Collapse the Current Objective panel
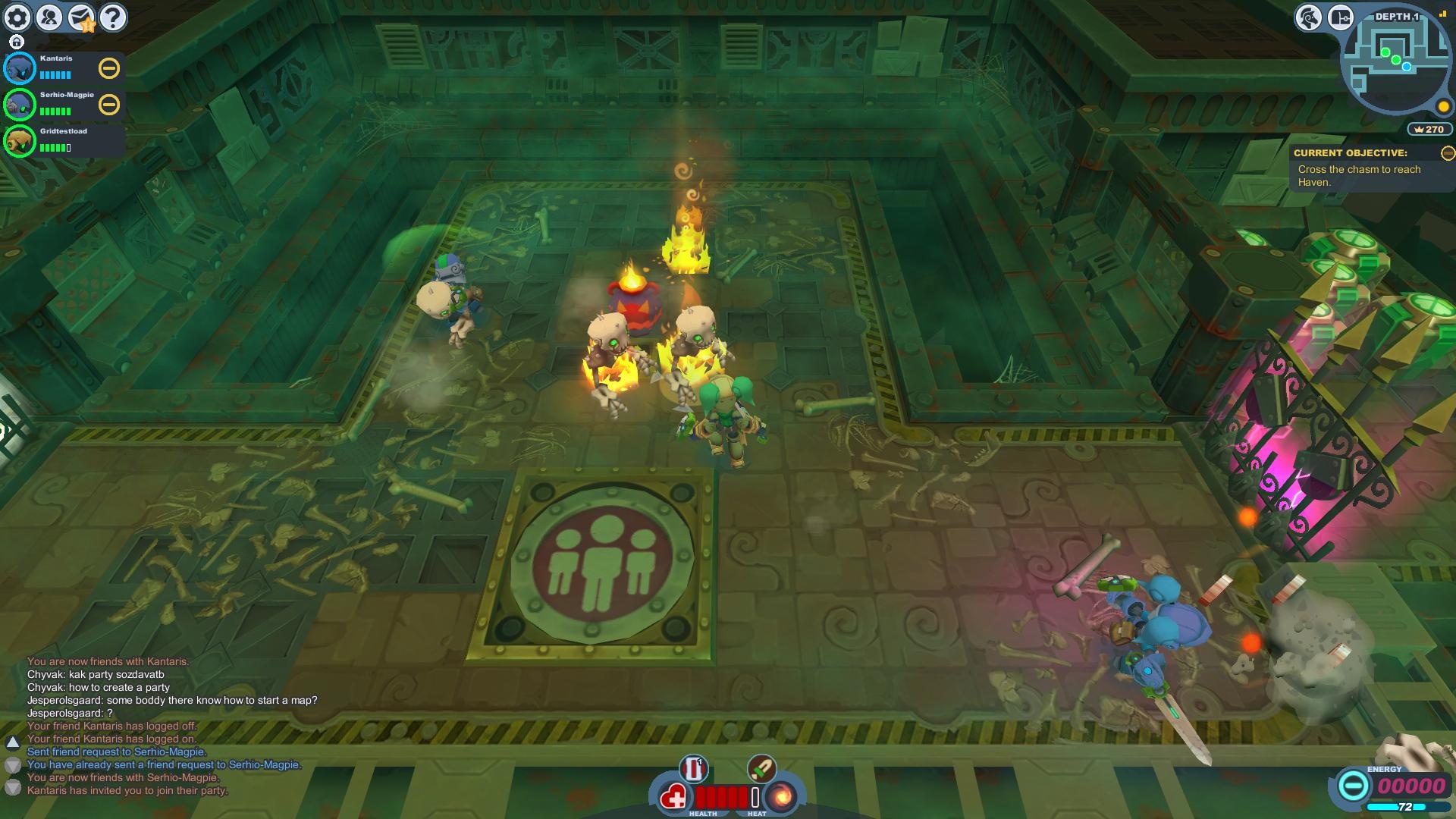Viewport: 1456px width, 819px height. pos(1448,153)
